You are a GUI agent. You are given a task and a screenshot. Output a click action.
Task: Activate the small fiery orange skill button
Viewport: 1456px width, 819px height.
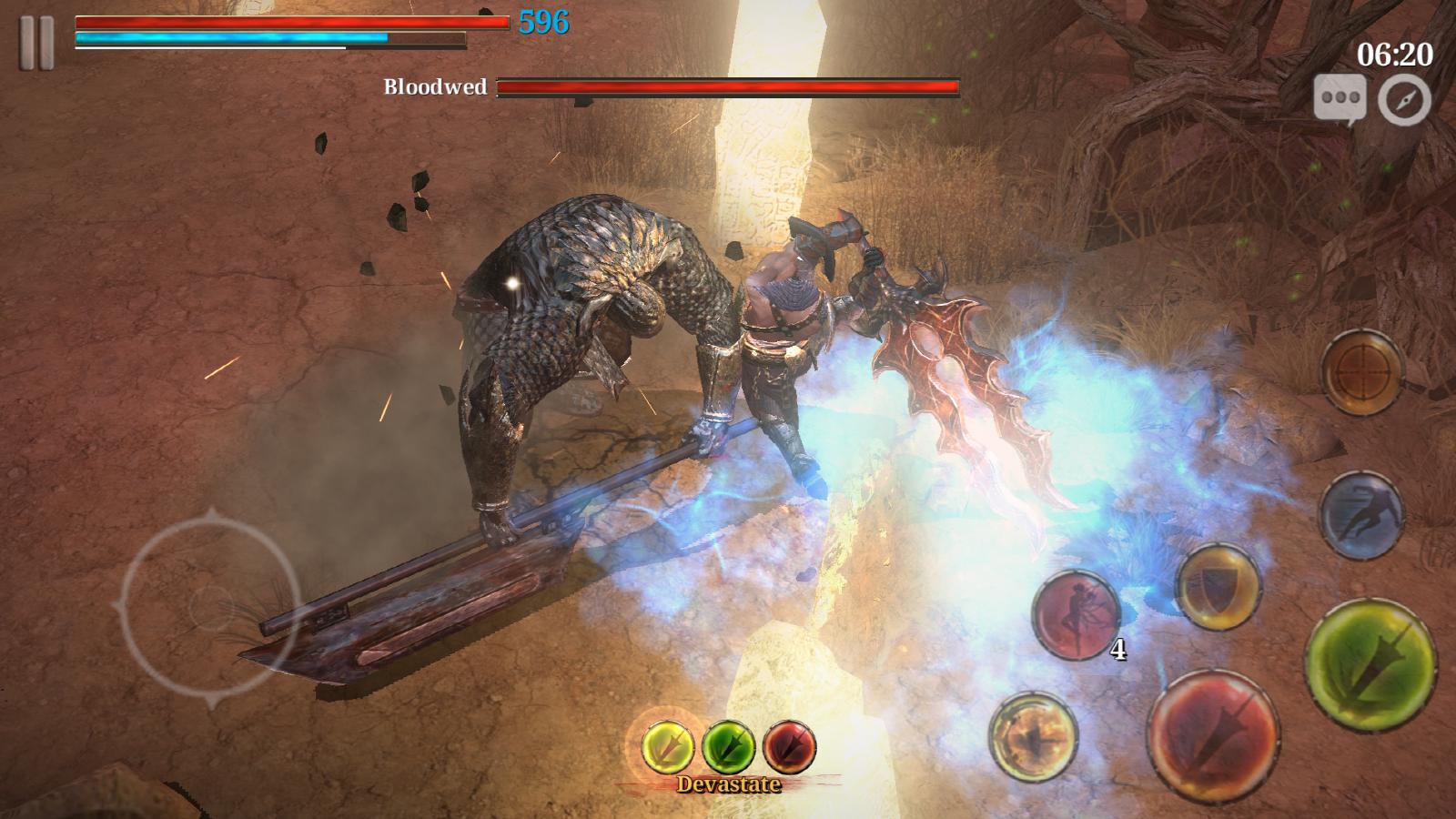(x=1033, y=734)
